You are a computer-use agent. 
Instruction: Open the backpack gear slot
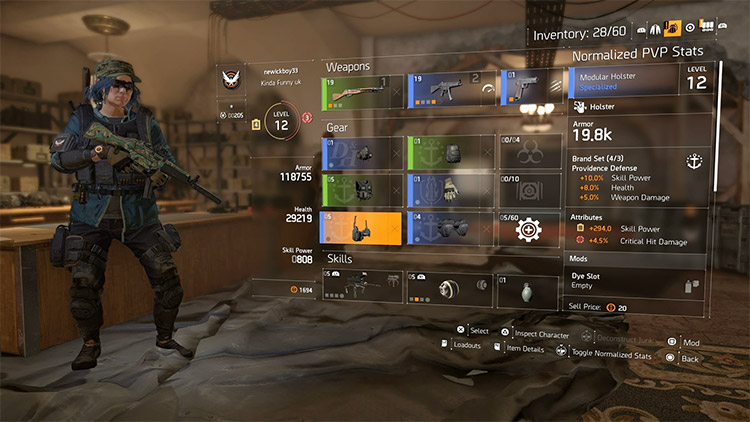448,152
